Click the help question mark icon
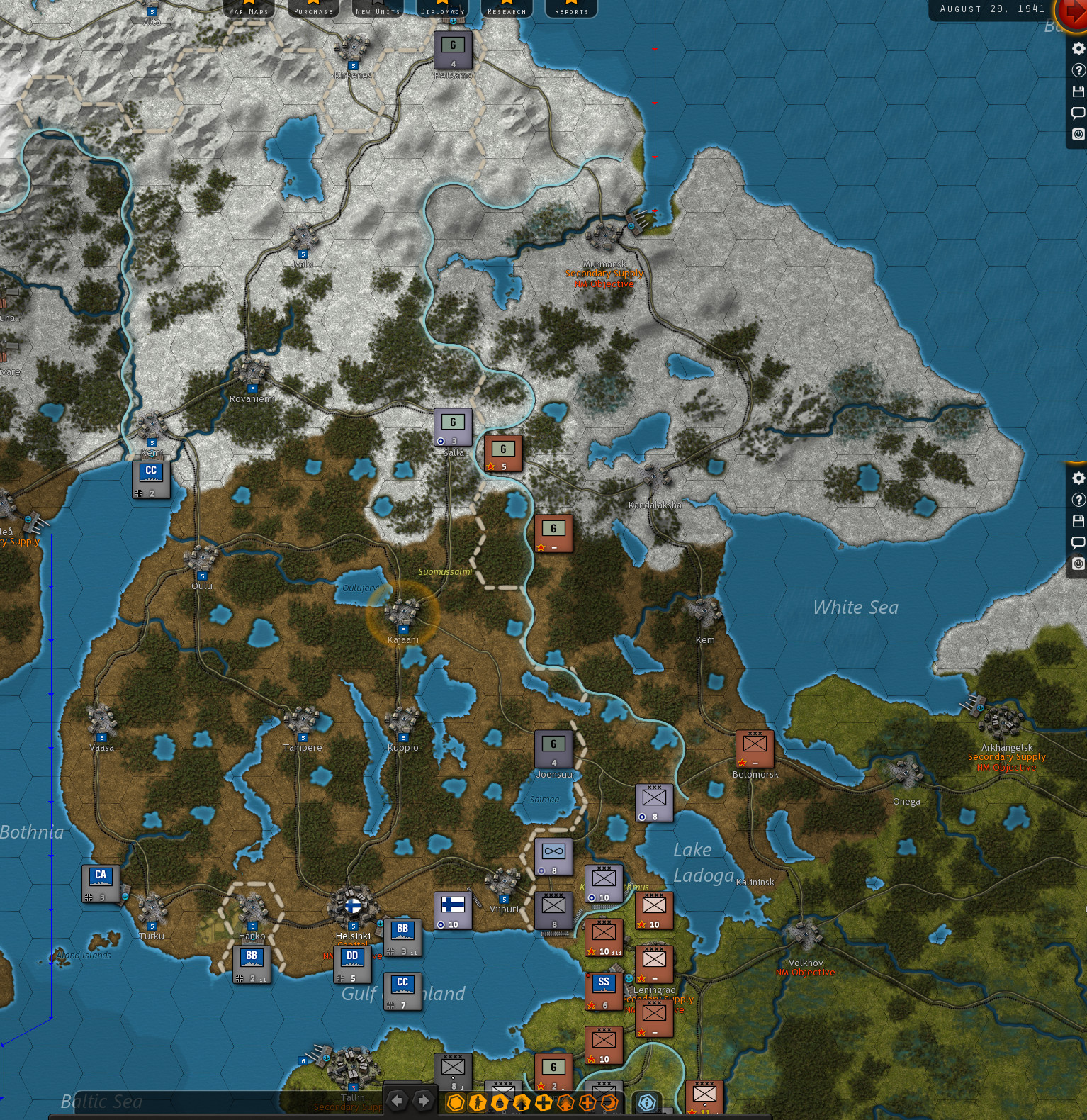Viewport: 1087px width, 1120px height. [x=1078, y=69]
